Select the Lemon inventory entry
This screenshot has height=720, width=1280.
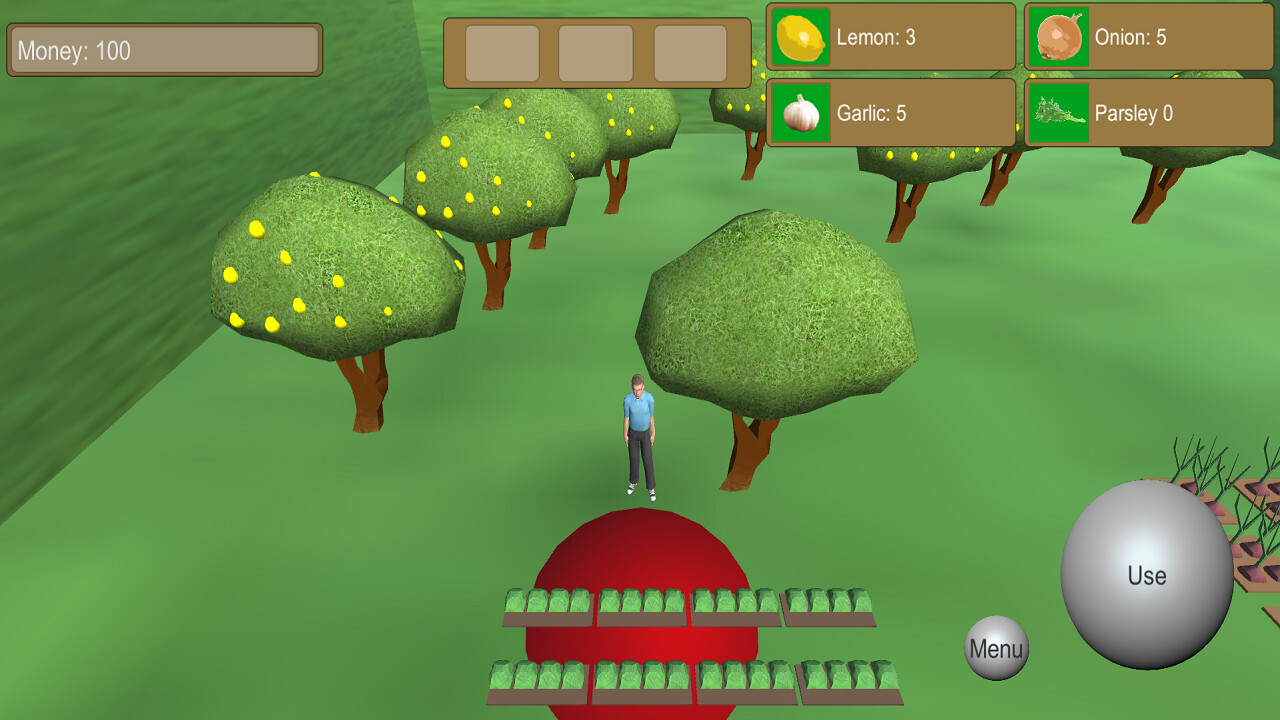pos(890,38)
